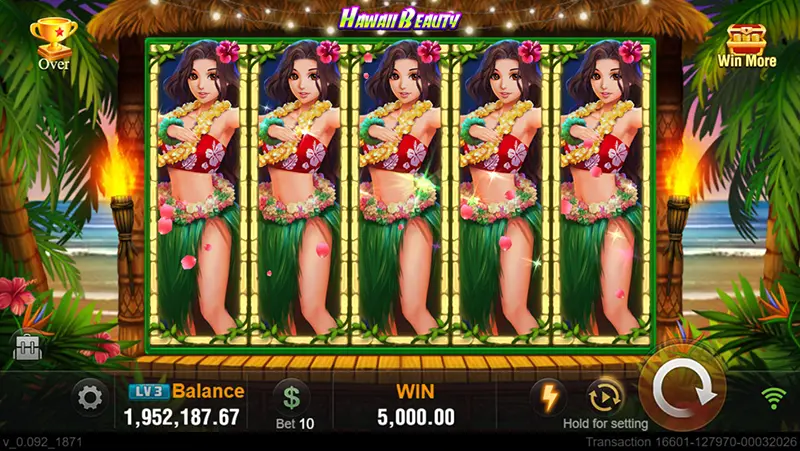Click the grey bag icon on the left
Image resolution: width=800 pixels, height=451 pixels.
point(25,346)
